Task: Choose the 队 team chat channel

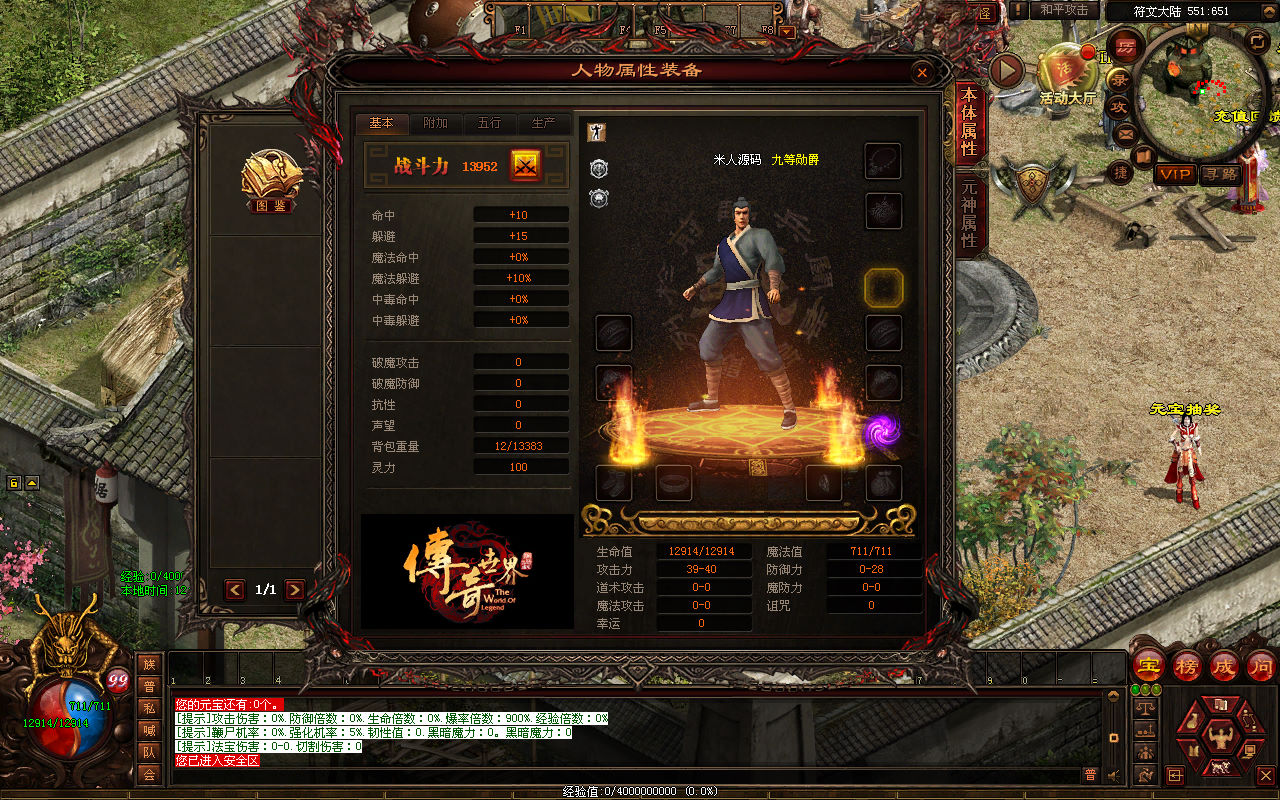Action: (149, 752)
